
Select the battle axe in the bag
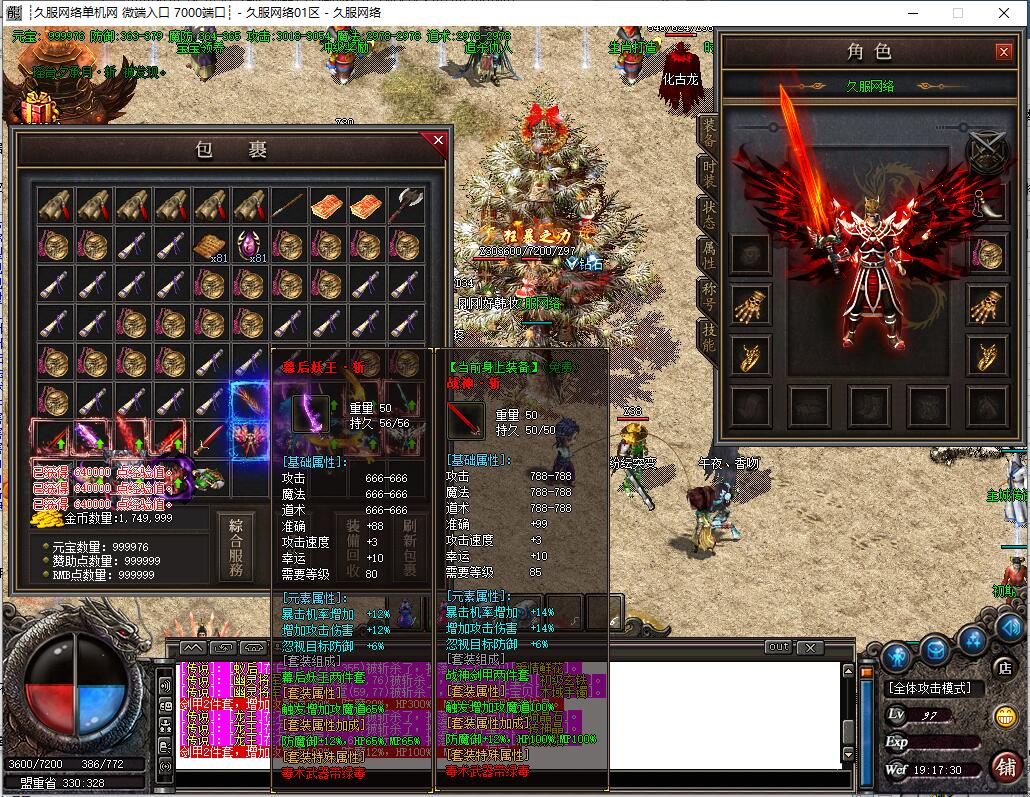tap(406, 205)
